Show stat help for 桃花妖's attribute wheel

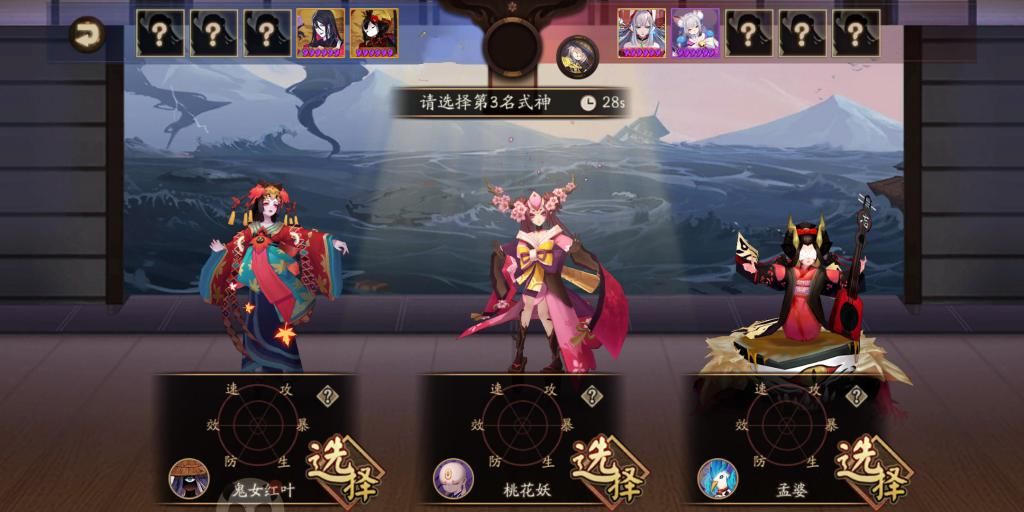pyautogui.click(x=592, y=396)
